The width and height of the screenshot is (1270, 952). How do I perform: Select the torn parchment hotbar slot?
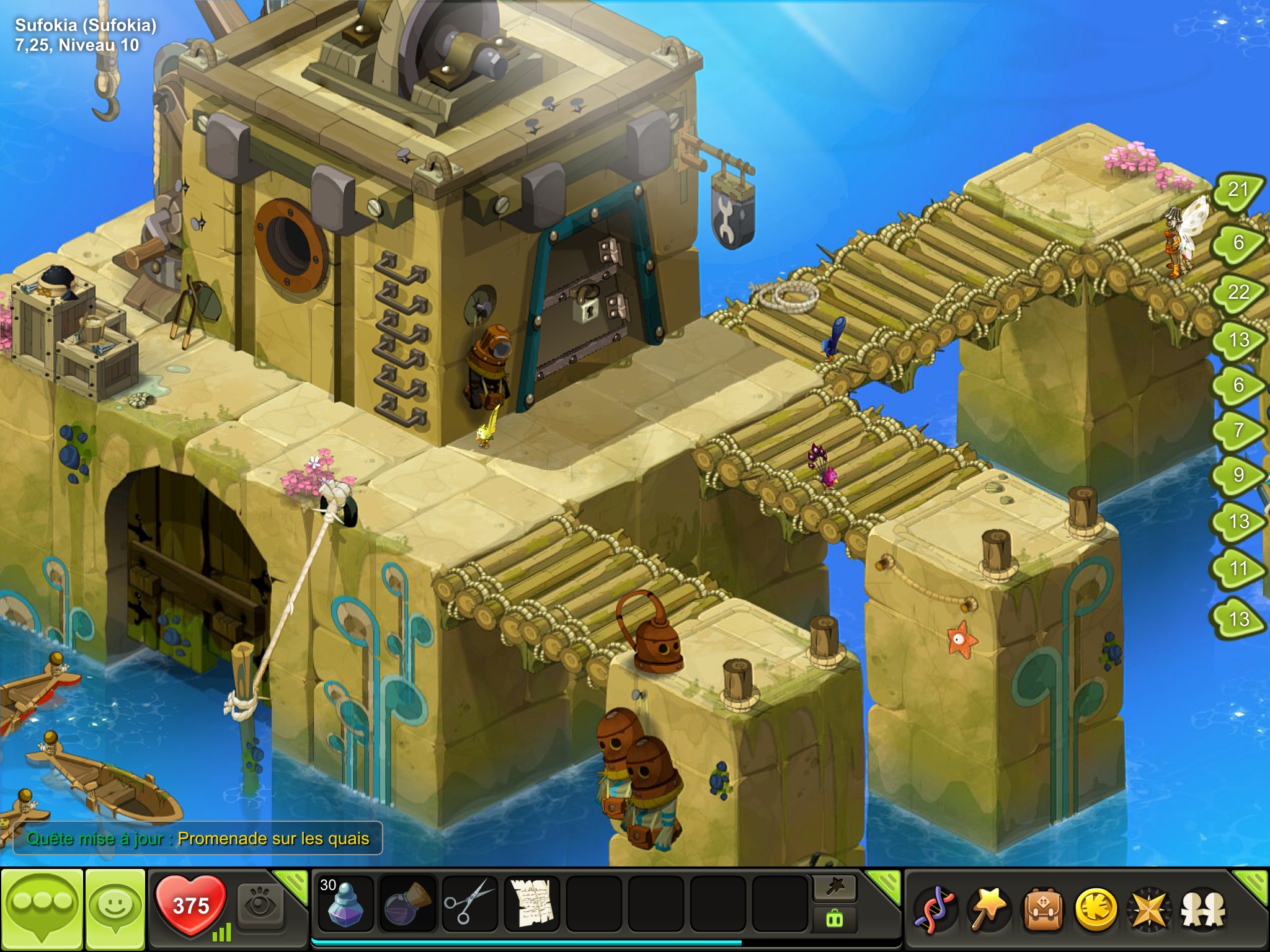[531, 904]
